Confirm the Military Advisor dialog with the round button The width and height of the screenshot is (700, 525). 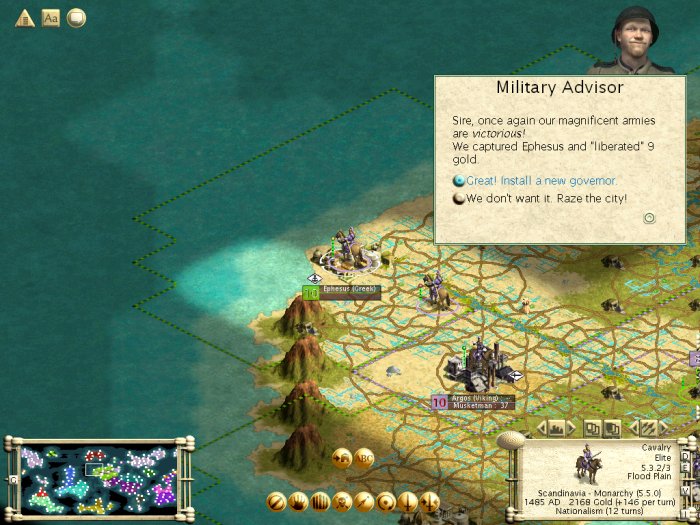coord(649,218)
